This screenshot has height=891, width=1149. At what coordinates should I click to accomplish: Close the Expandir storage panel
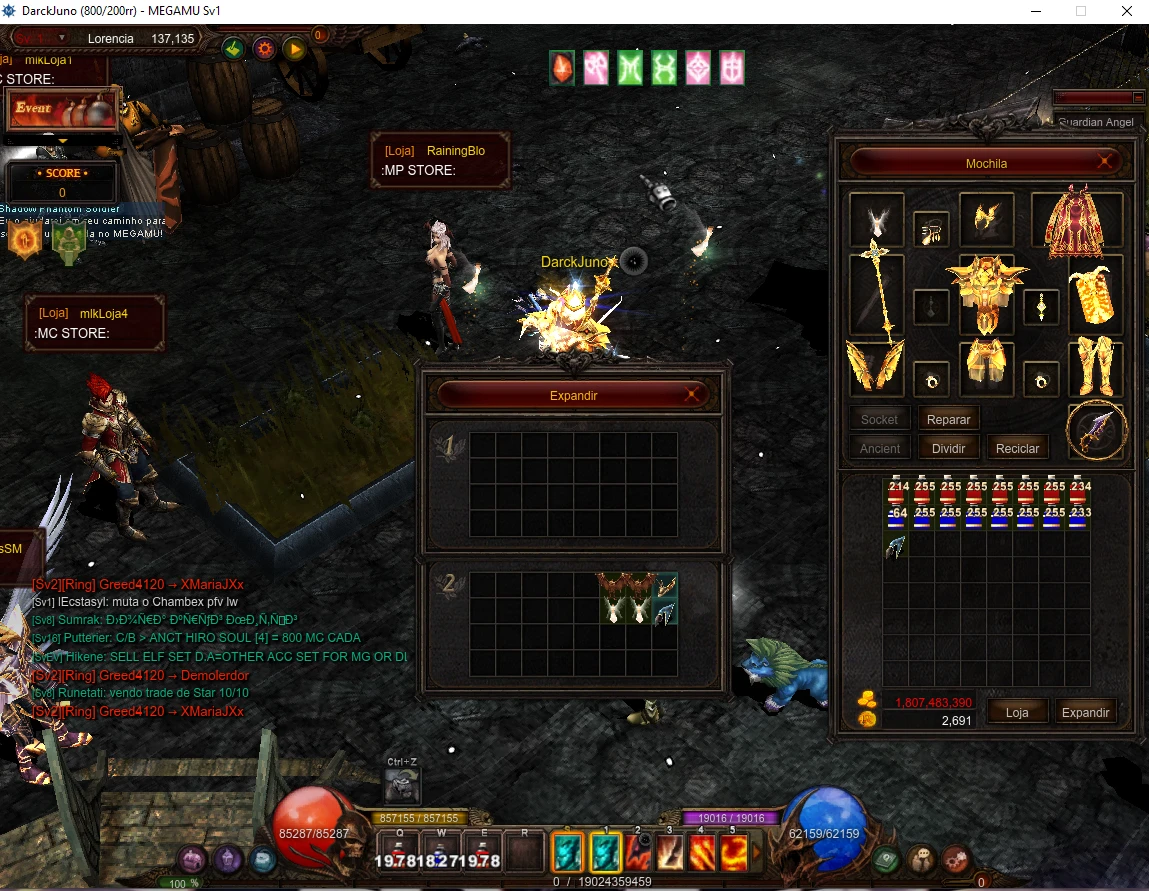[692, 395]
